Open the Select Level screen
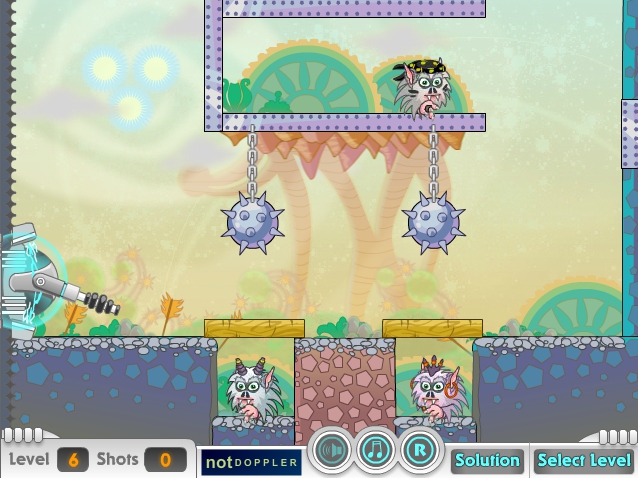Image resolution: width=638 pixels, height=478 pixels. click(583, 461)
